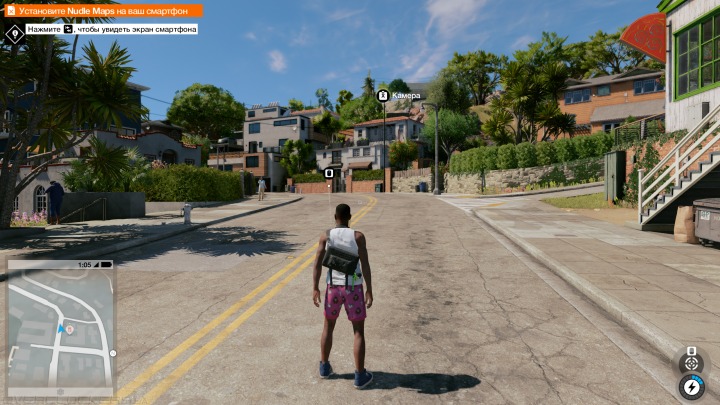Click the diamond location pin icon
The width and height of the screenshot is (720, 405).
click(14, 32)
